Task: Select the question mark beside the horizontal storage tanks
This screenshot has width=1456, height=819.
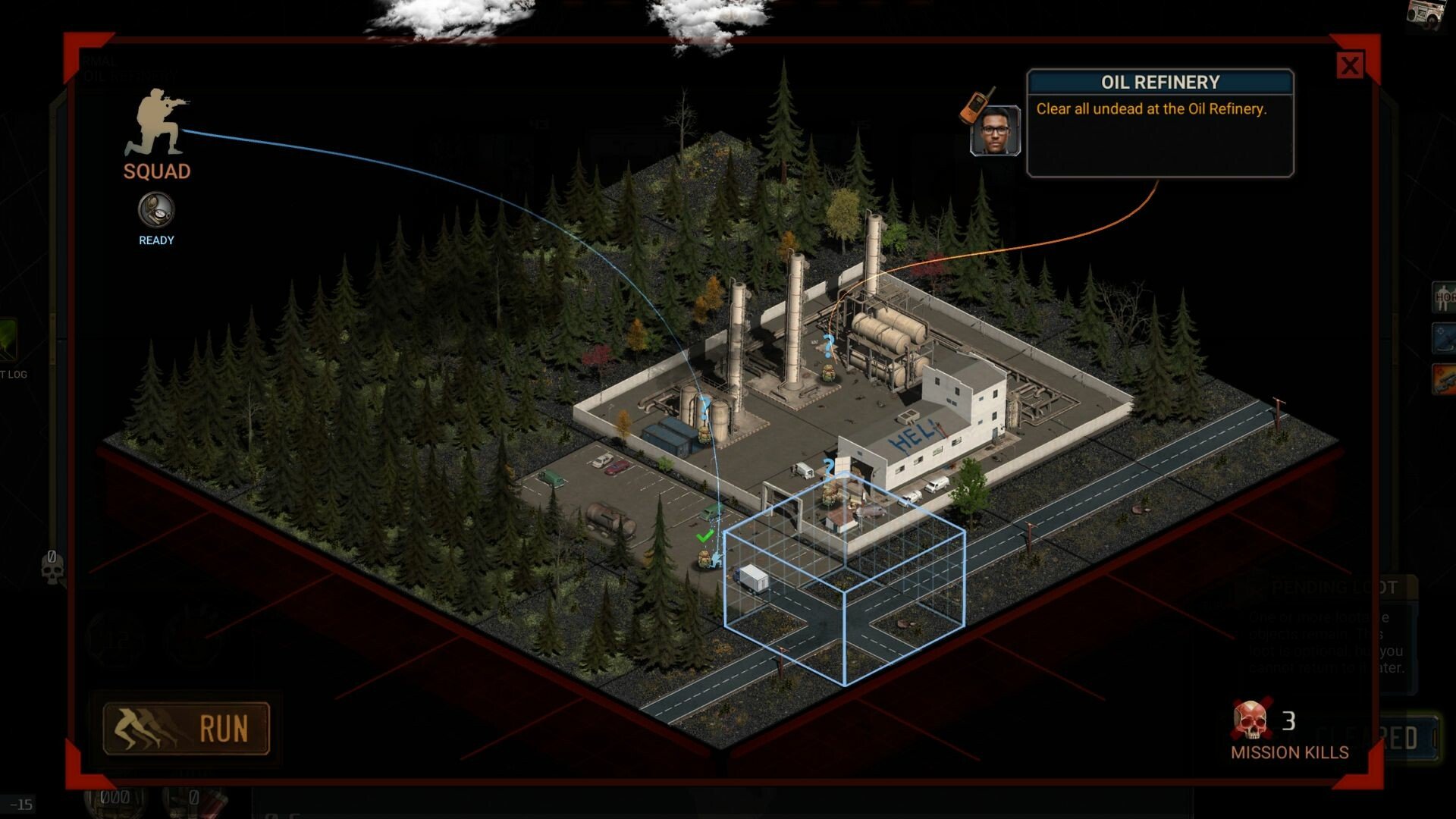Action: pyautogui.click(x=828, y=347)
